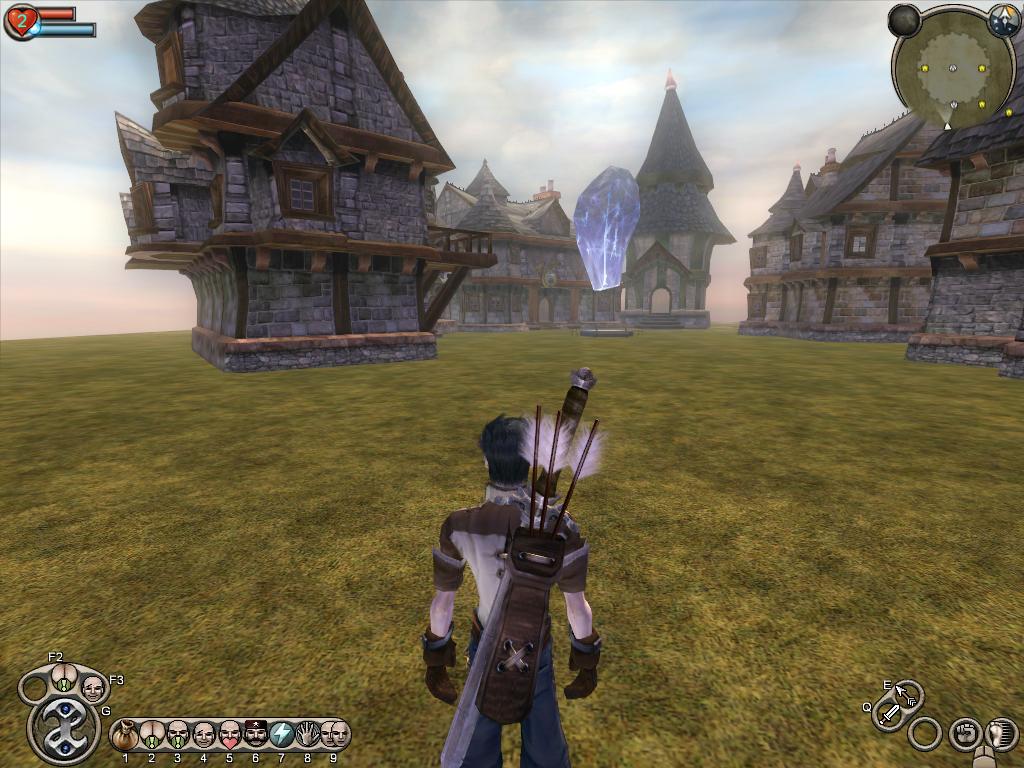Click the dark orb on the minimap frame

click(904, 20)
